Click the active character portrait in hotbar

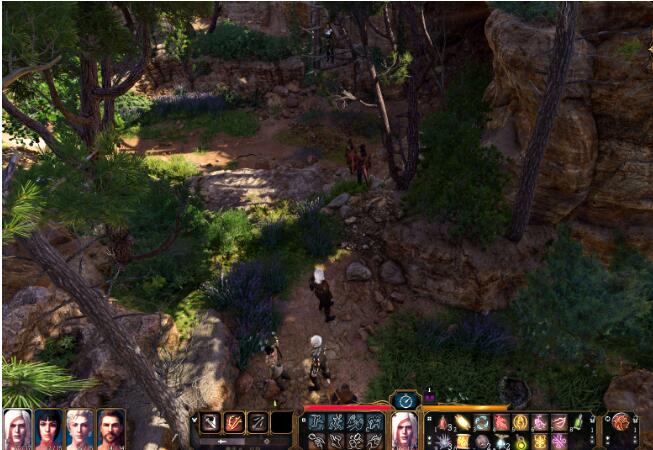pyautogui.click(x=405, y=429)
